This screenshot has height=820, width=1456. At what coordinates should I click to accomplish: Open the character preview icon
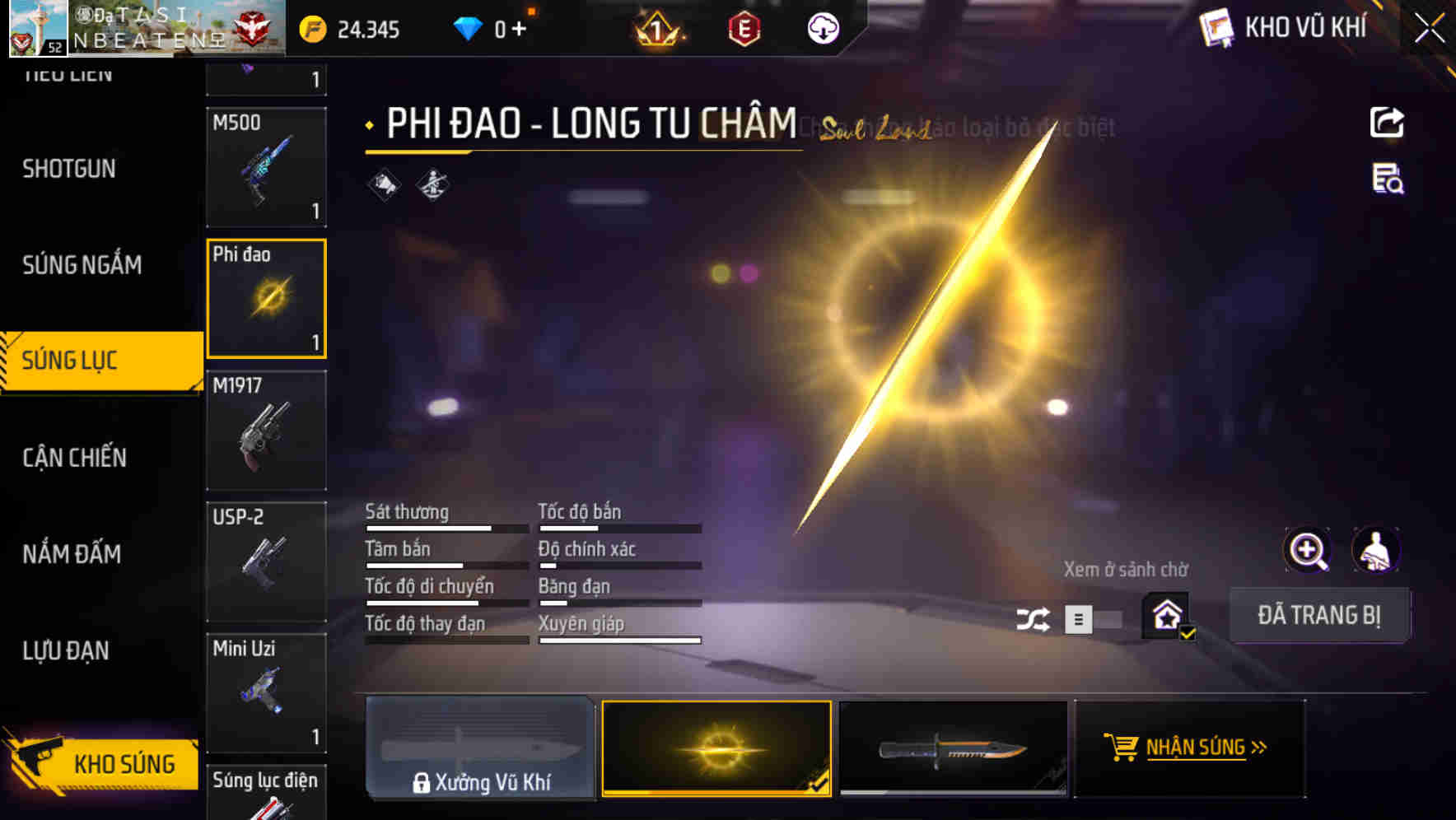click(x=1377, y=550)
